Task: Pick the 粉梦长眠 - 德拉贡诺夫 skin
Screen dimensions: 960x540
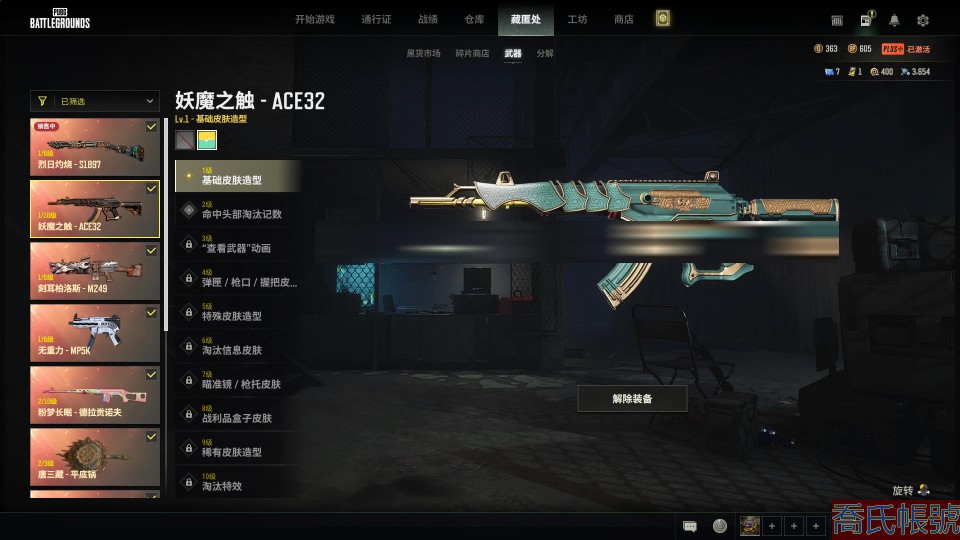Action: (x=95, y=395)
